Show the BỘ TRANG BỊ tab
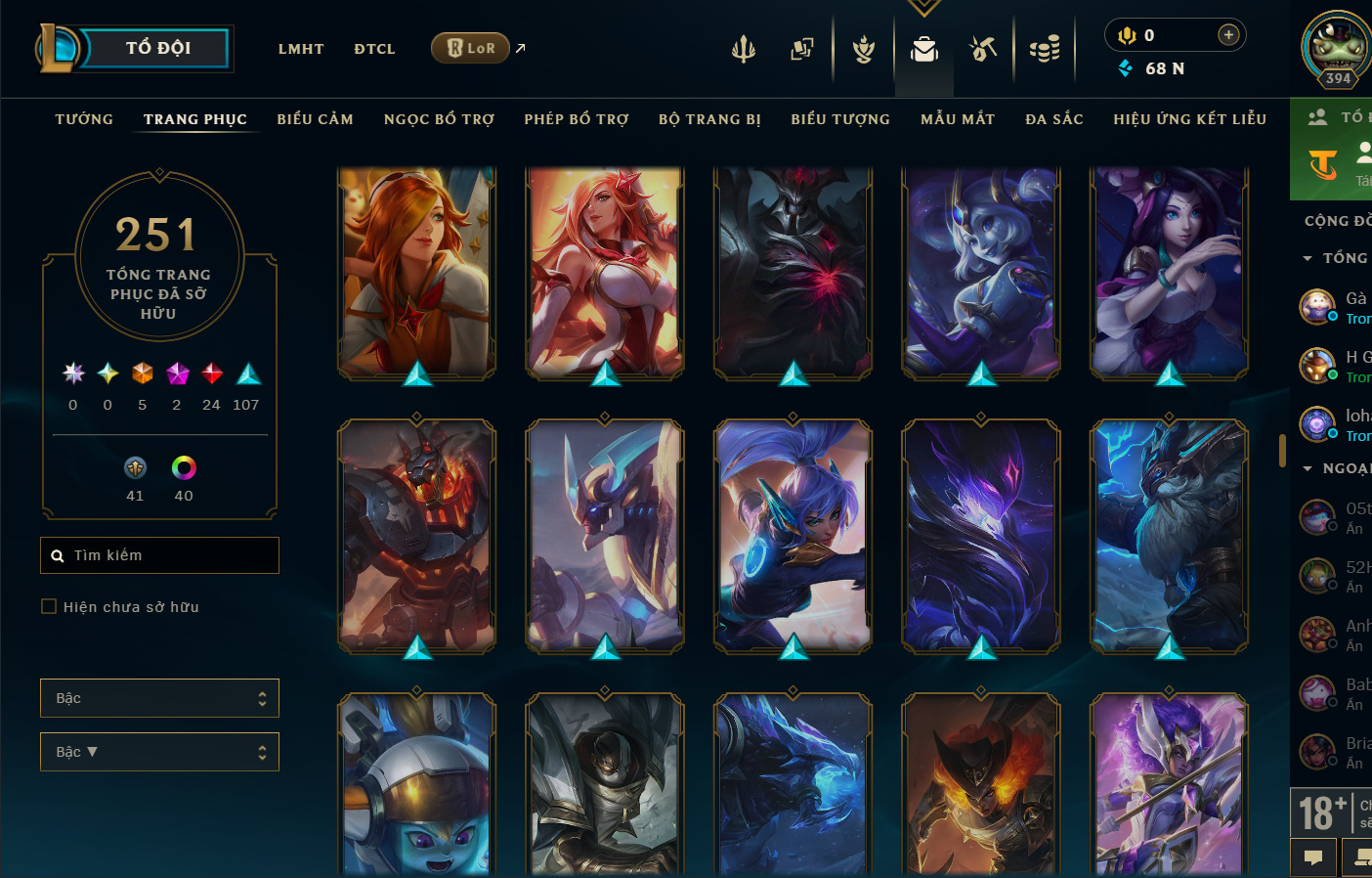Viewport: 1372px width, 878px height. (709, 119)
